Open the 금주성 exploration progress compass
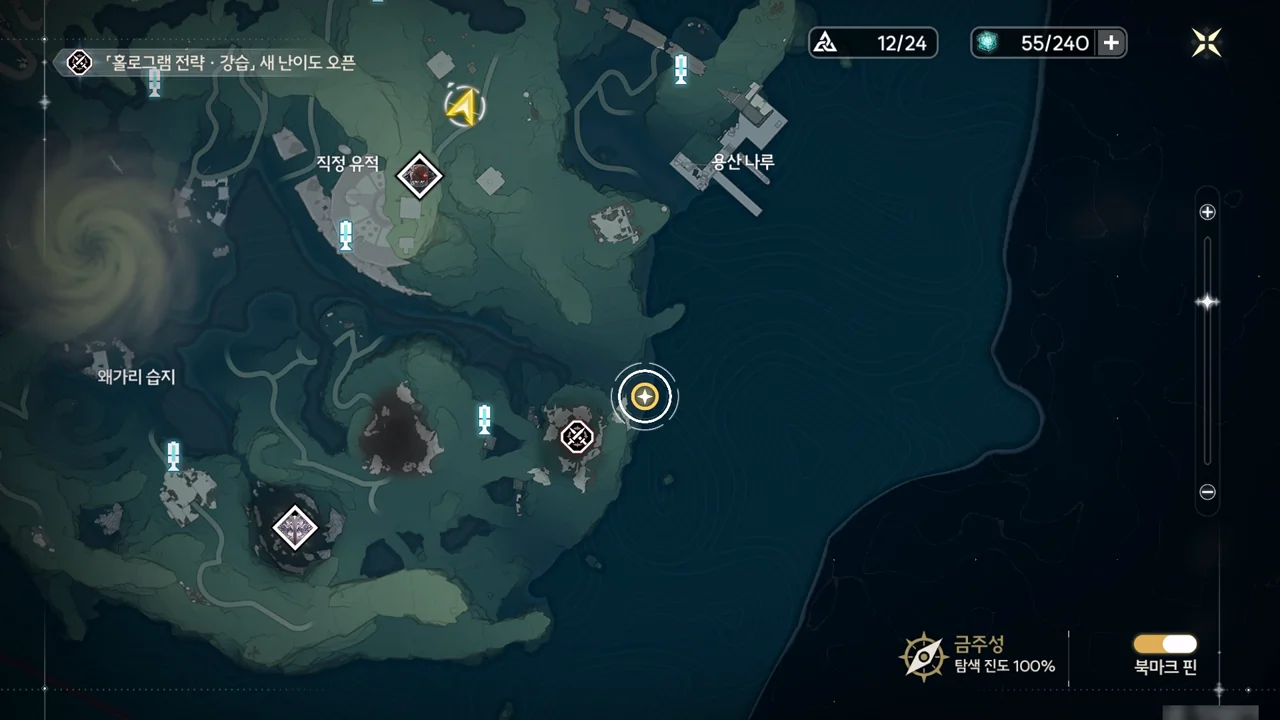 pyautogui.click(x=923, y=656)
